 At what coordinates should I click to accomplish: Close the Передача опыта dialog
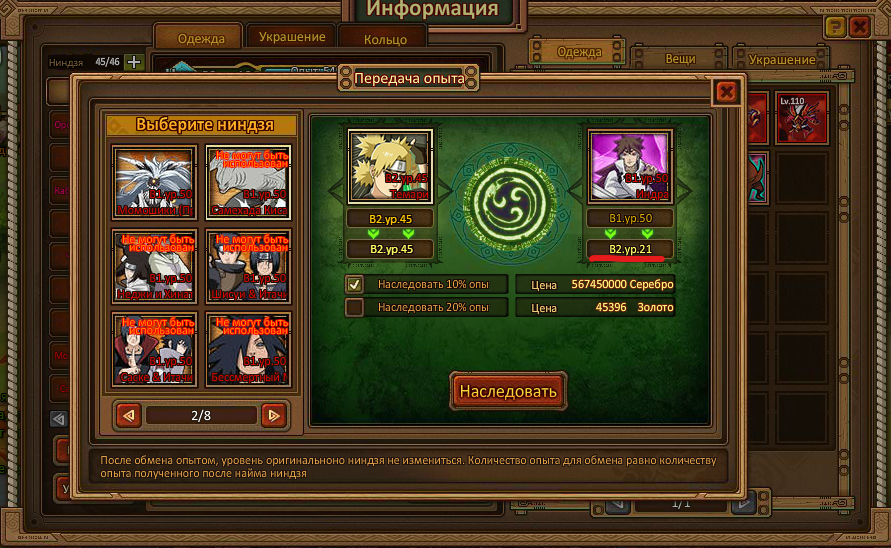(x=726, y=92)
